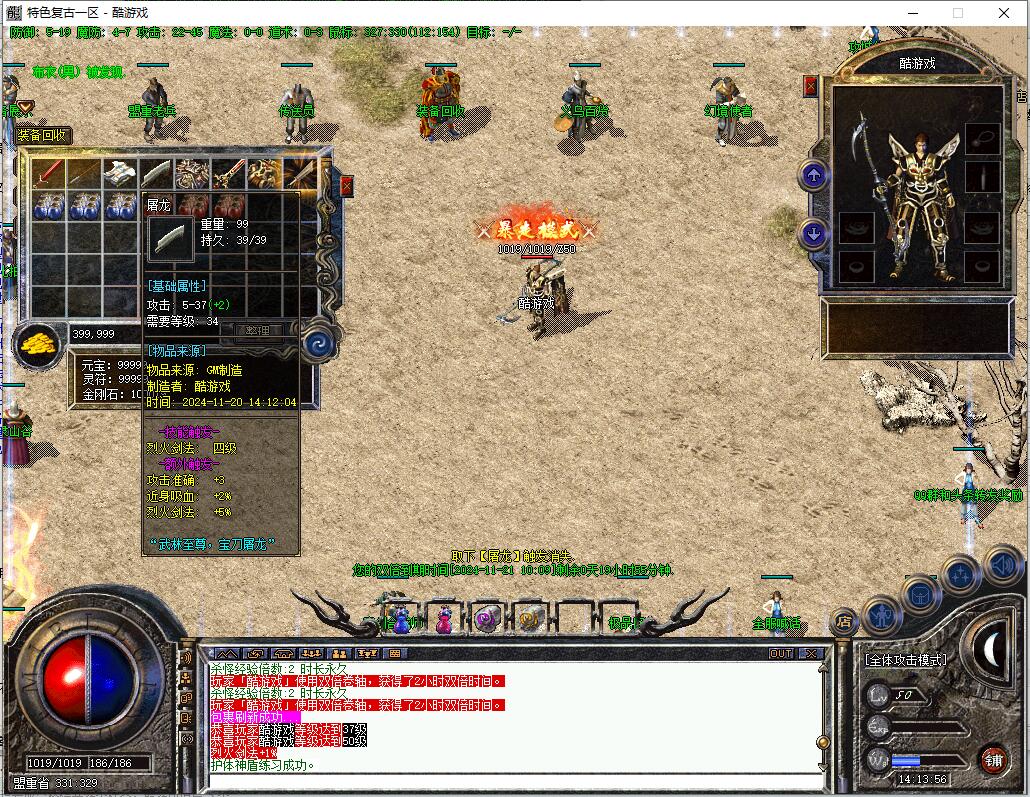This screenshot has height=797, width=1030.
Task: Click the gold ingot pile icon
Action: pyautogui.click(x=38, y=344)
